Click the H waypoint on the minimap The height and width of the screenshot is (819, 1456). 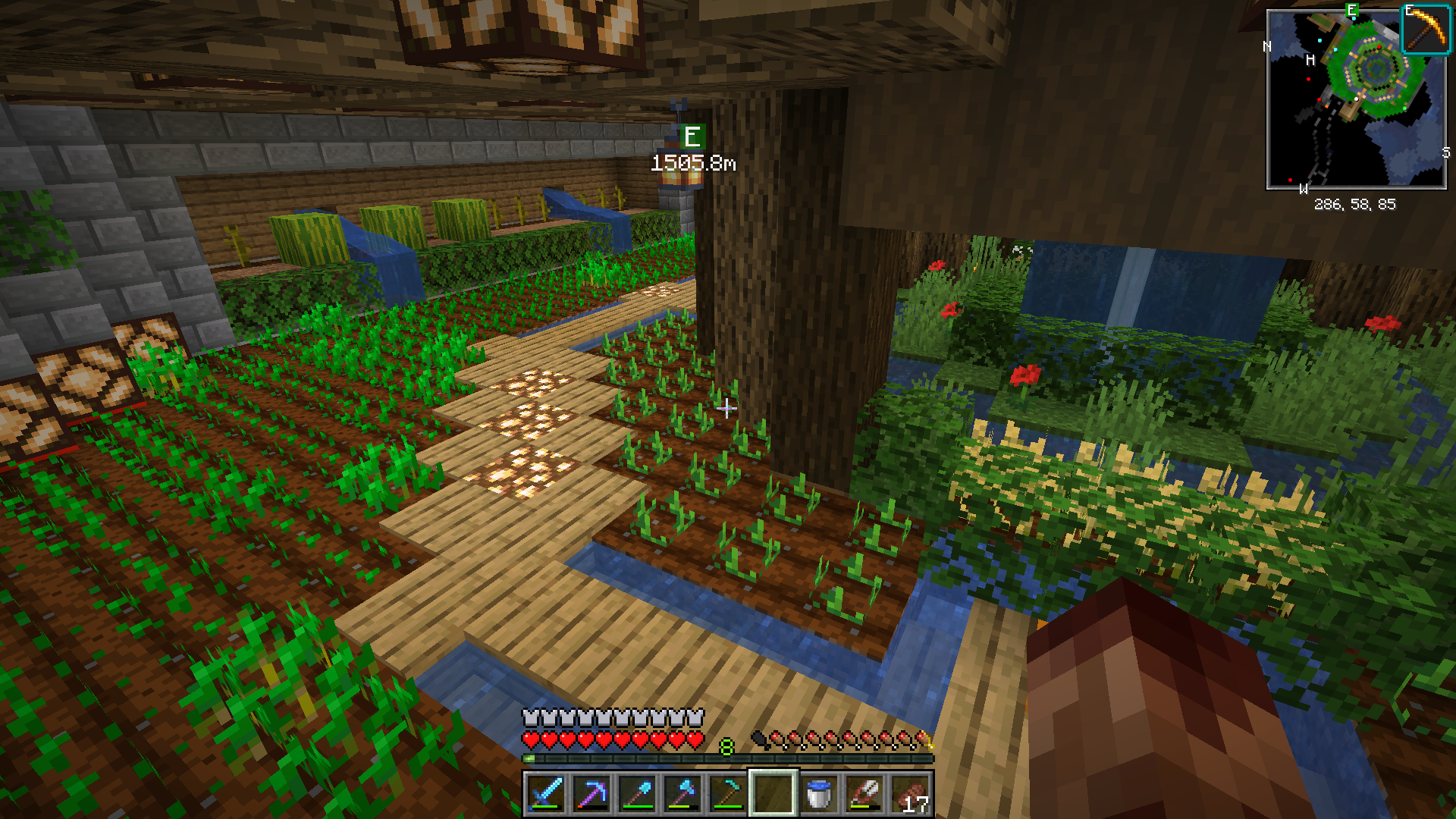1310,60
